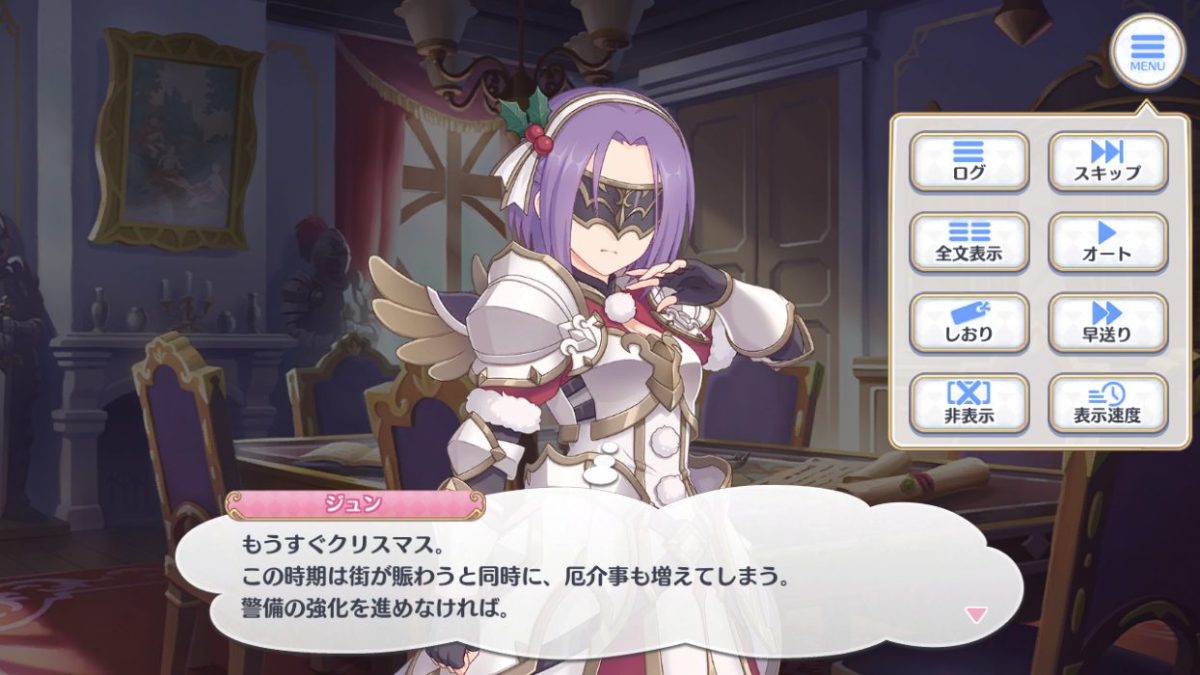Advance dialogue via the pink arrow

[975, 614]
